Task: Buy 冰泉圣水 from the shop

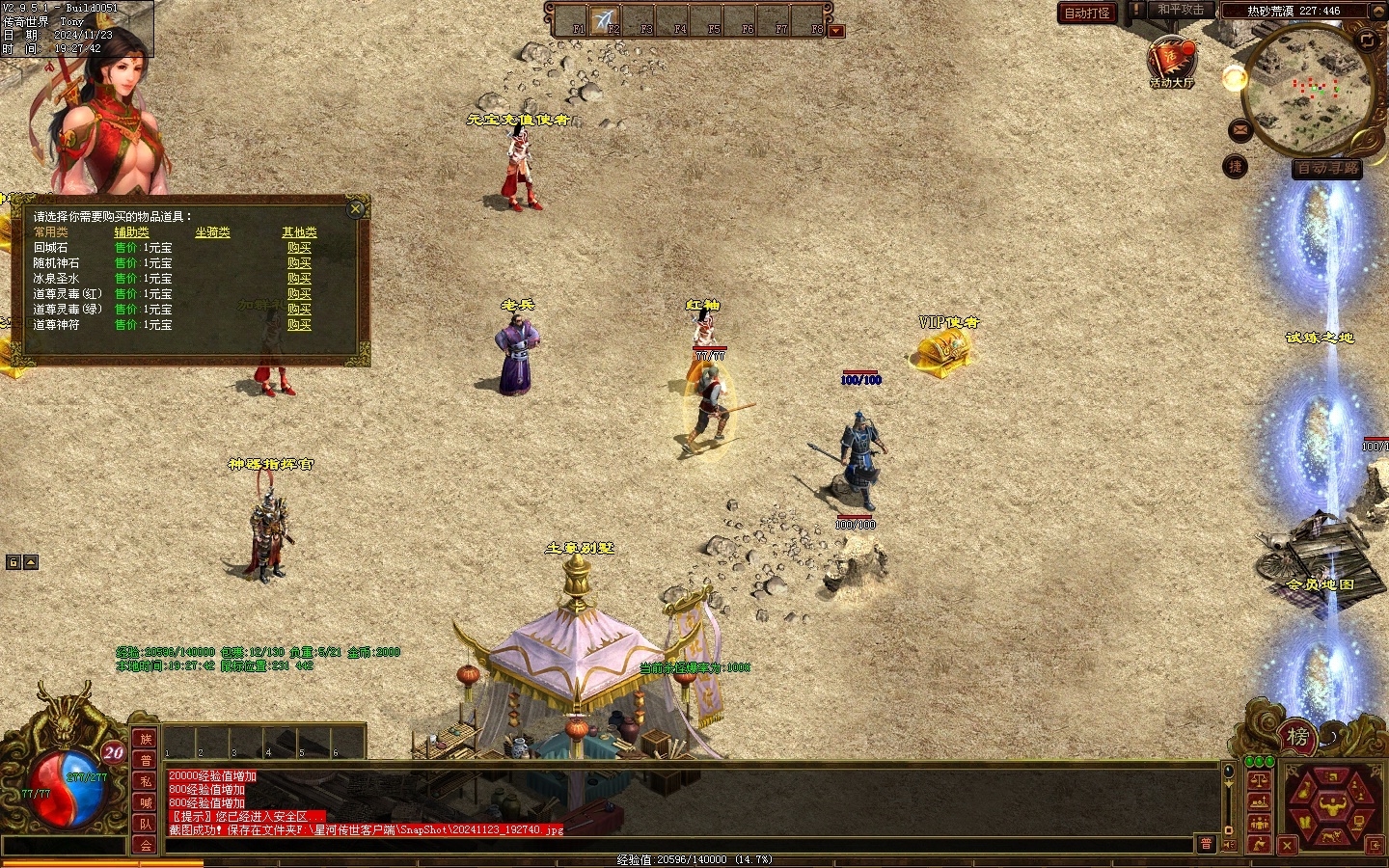Action: click(299, 279)
